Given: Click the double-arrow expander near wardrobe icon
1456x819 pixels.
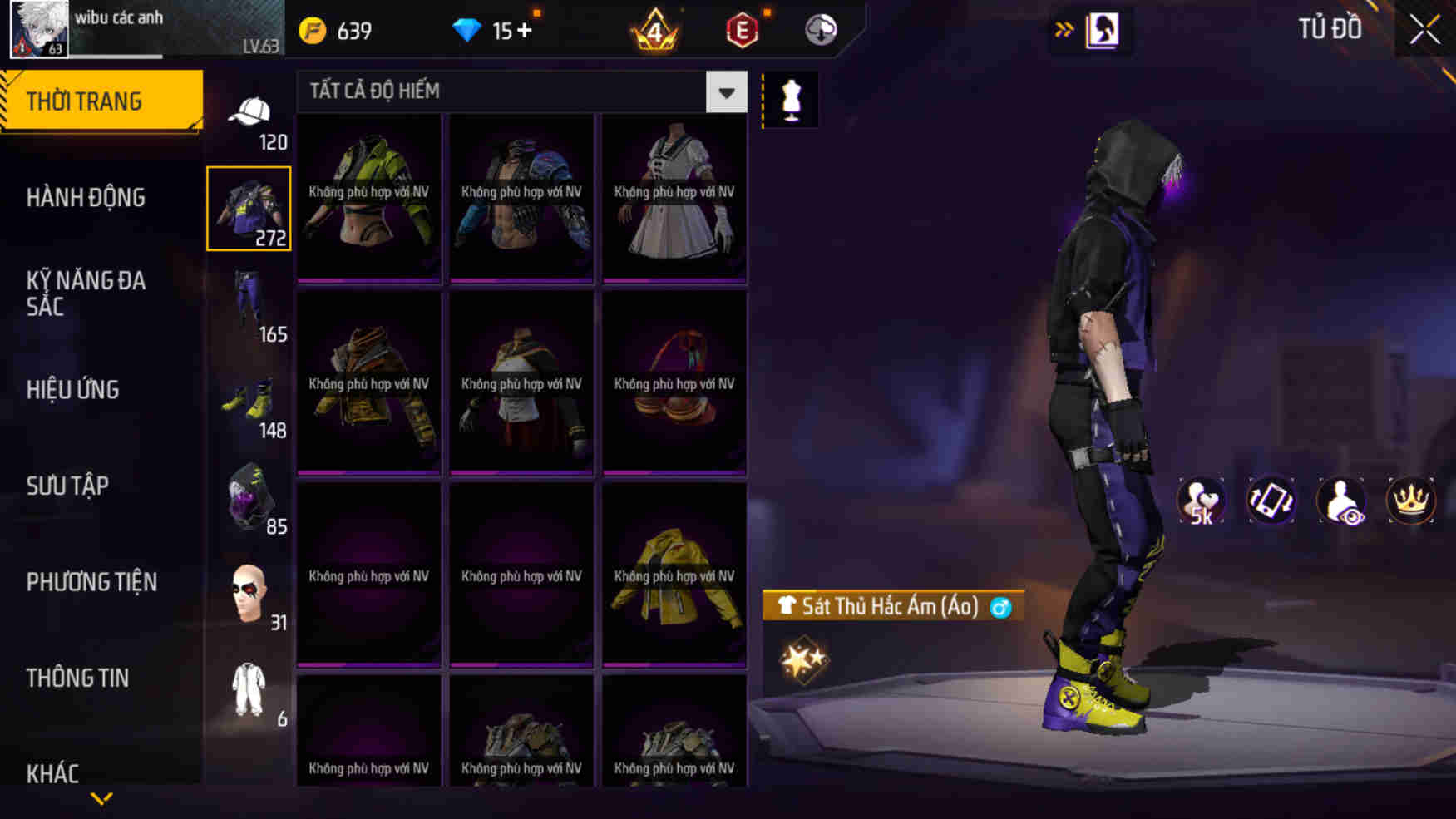Looking at the screenshot, I should pyautogui.click(x=1064, y=27).
